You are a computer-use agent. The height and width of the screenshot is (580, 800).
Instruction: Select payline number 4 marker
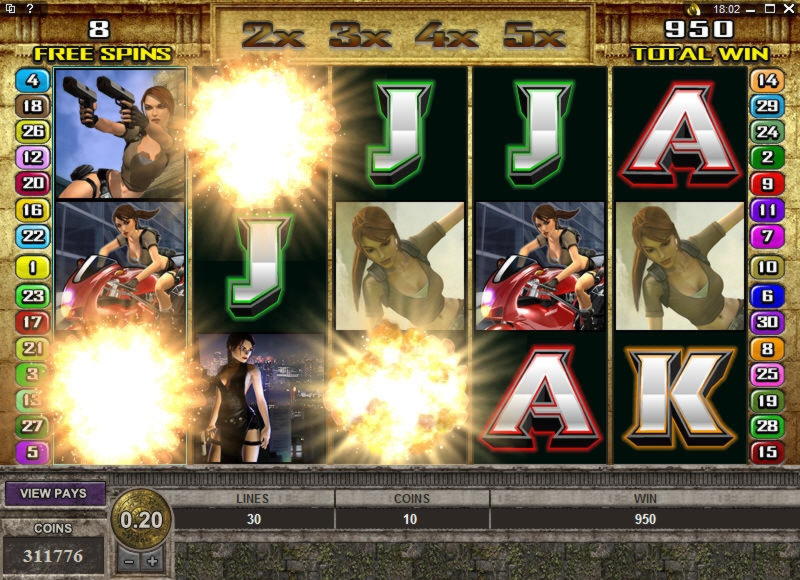point(33,79)
